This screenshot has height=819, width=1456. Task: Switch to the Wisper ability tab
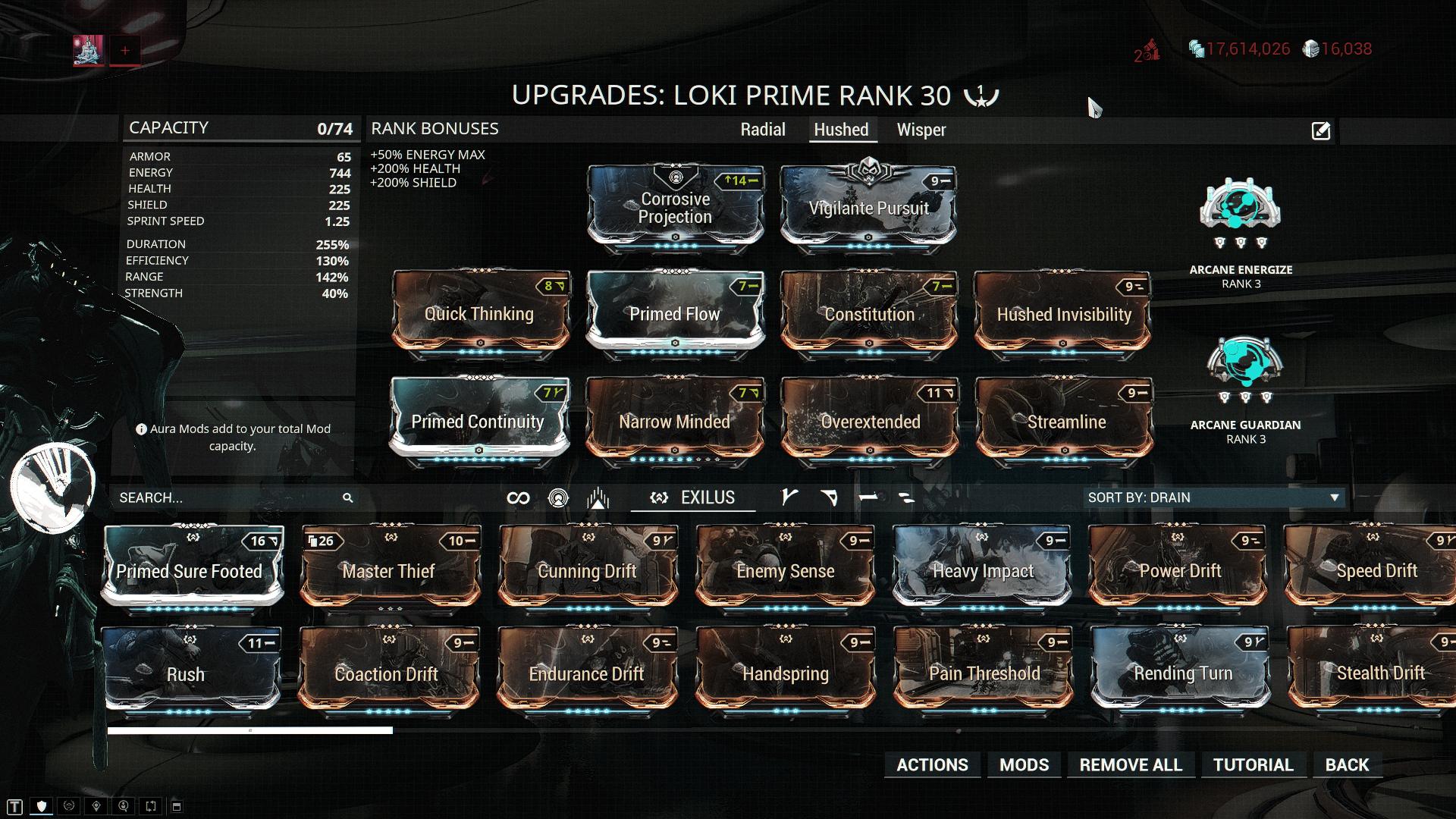pos(921,130)
